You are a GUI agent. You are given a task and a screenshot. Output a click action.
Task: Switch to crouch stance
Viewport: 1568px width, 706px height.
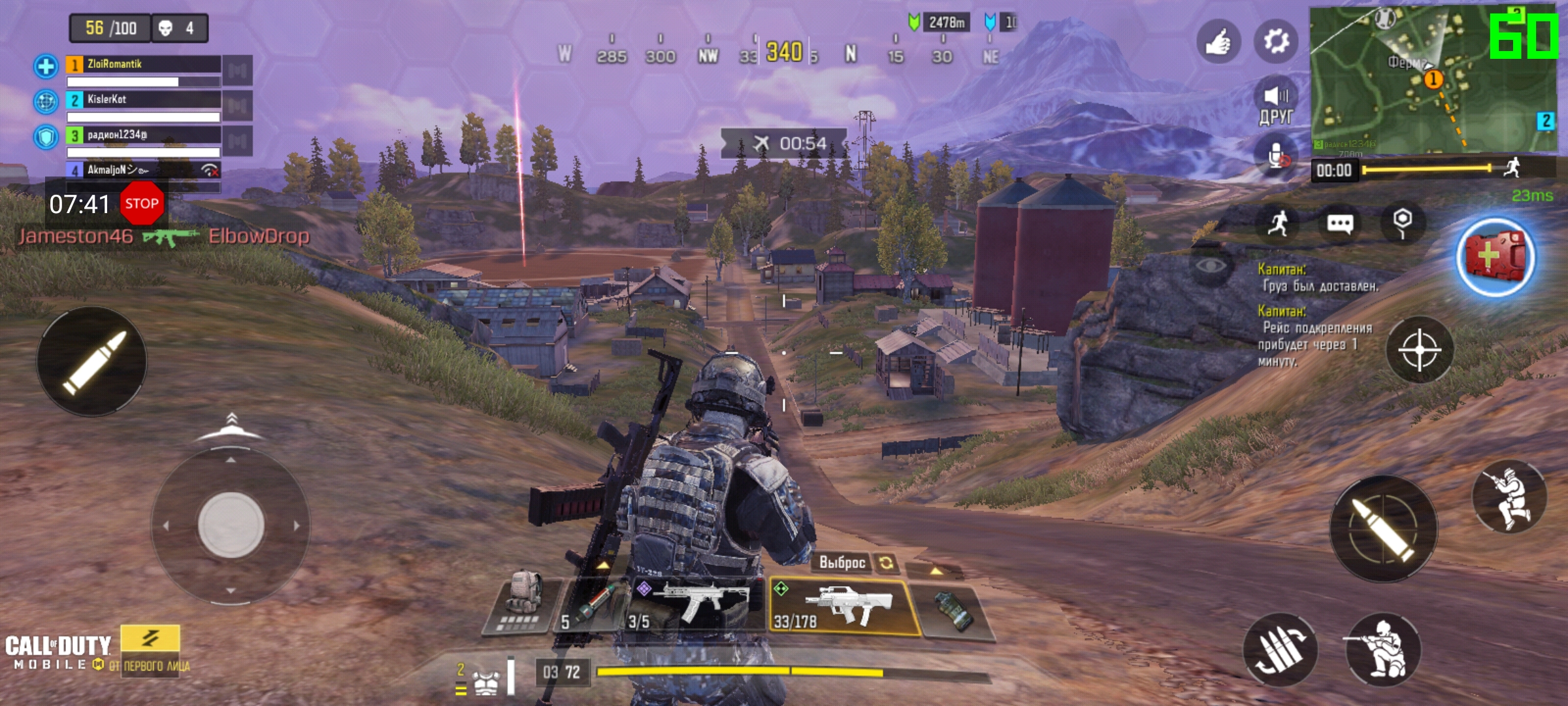click(x=1383, y=650)
